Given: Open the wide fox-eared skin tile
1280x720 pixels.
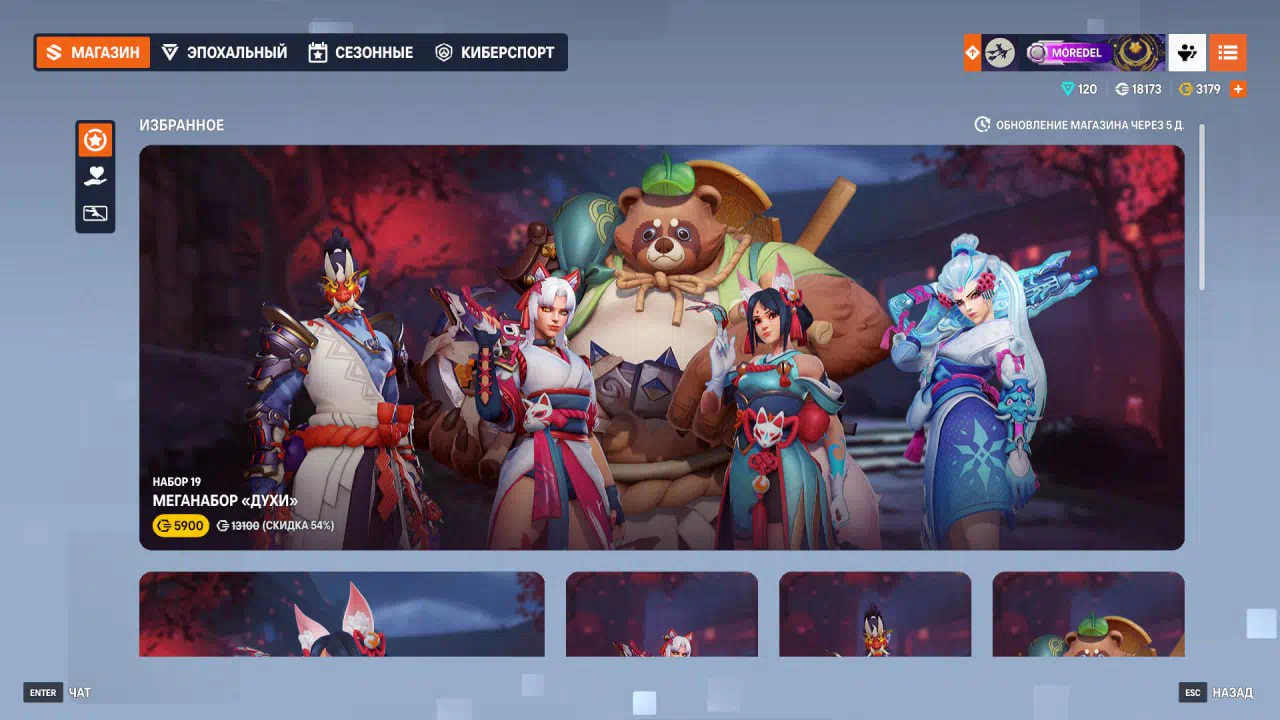Looking at the screenshot, I should point(341,614).
